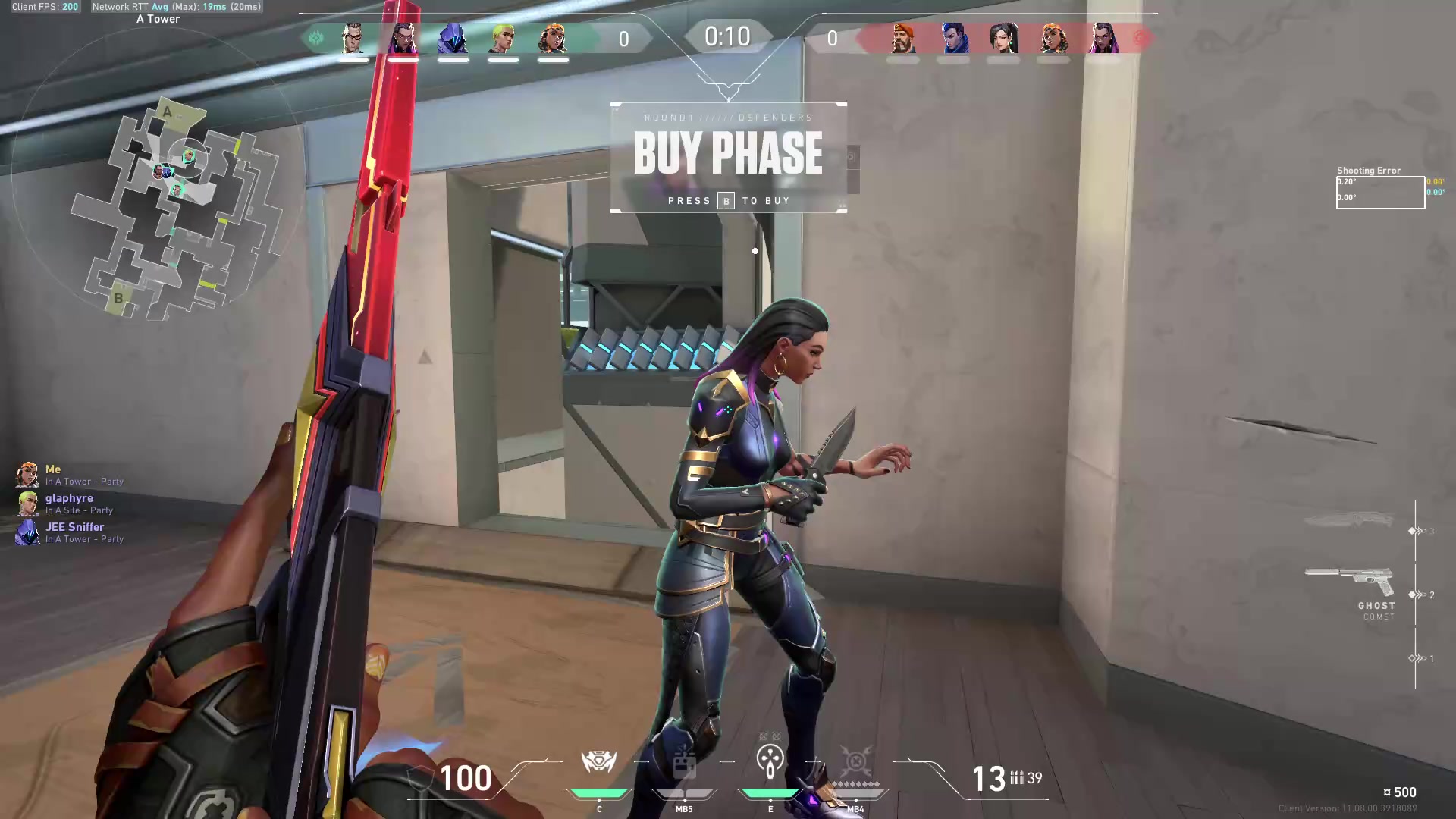Viewport: 1456px width, 819px height.
Task: Click Brimstone's portrait on the enemy team
Action: 902,38
